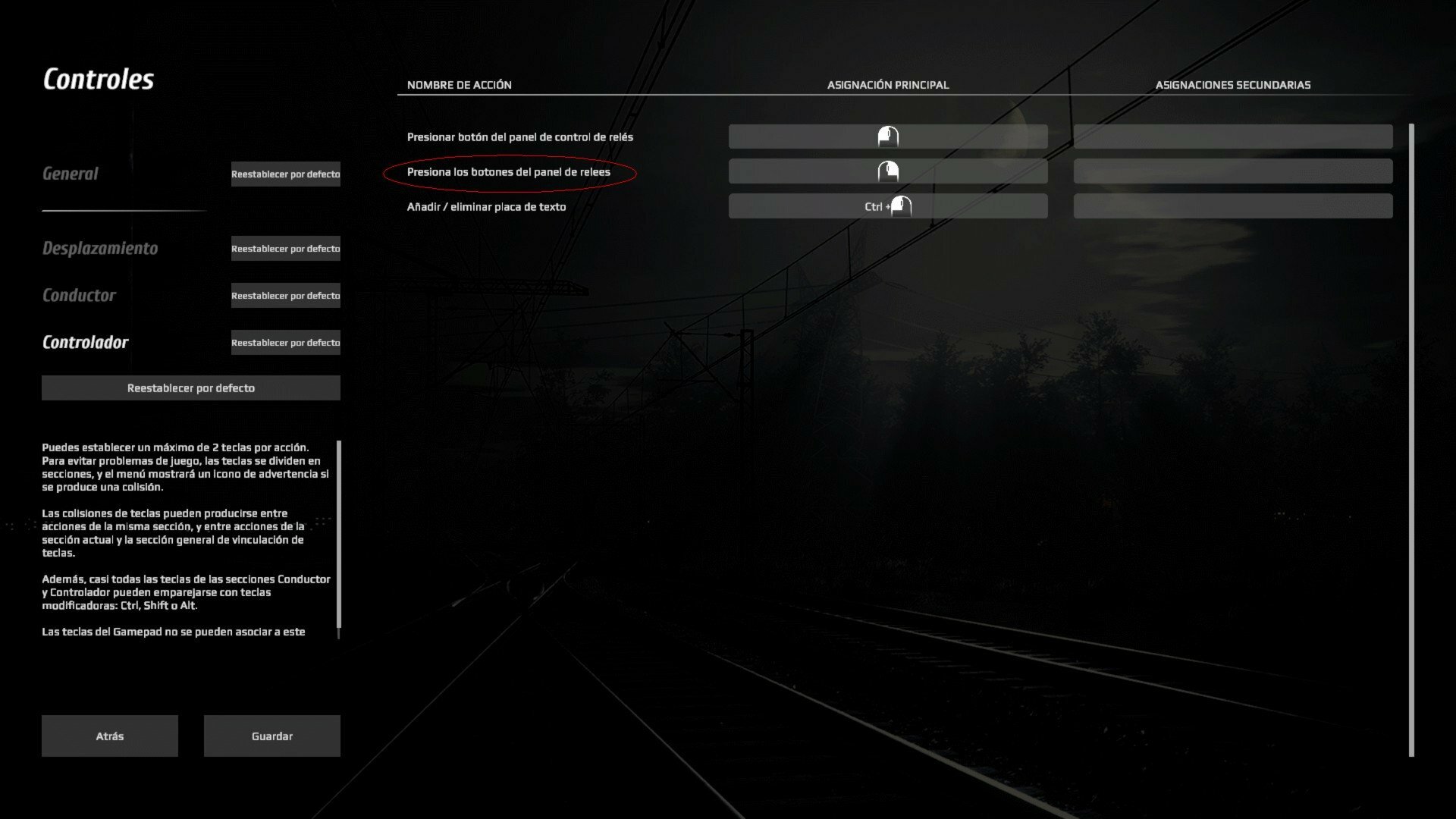Viewport: 1456px width, 819px height.
Task: Click the wide Reestablecer por defecto button
Action: [190, 388]
